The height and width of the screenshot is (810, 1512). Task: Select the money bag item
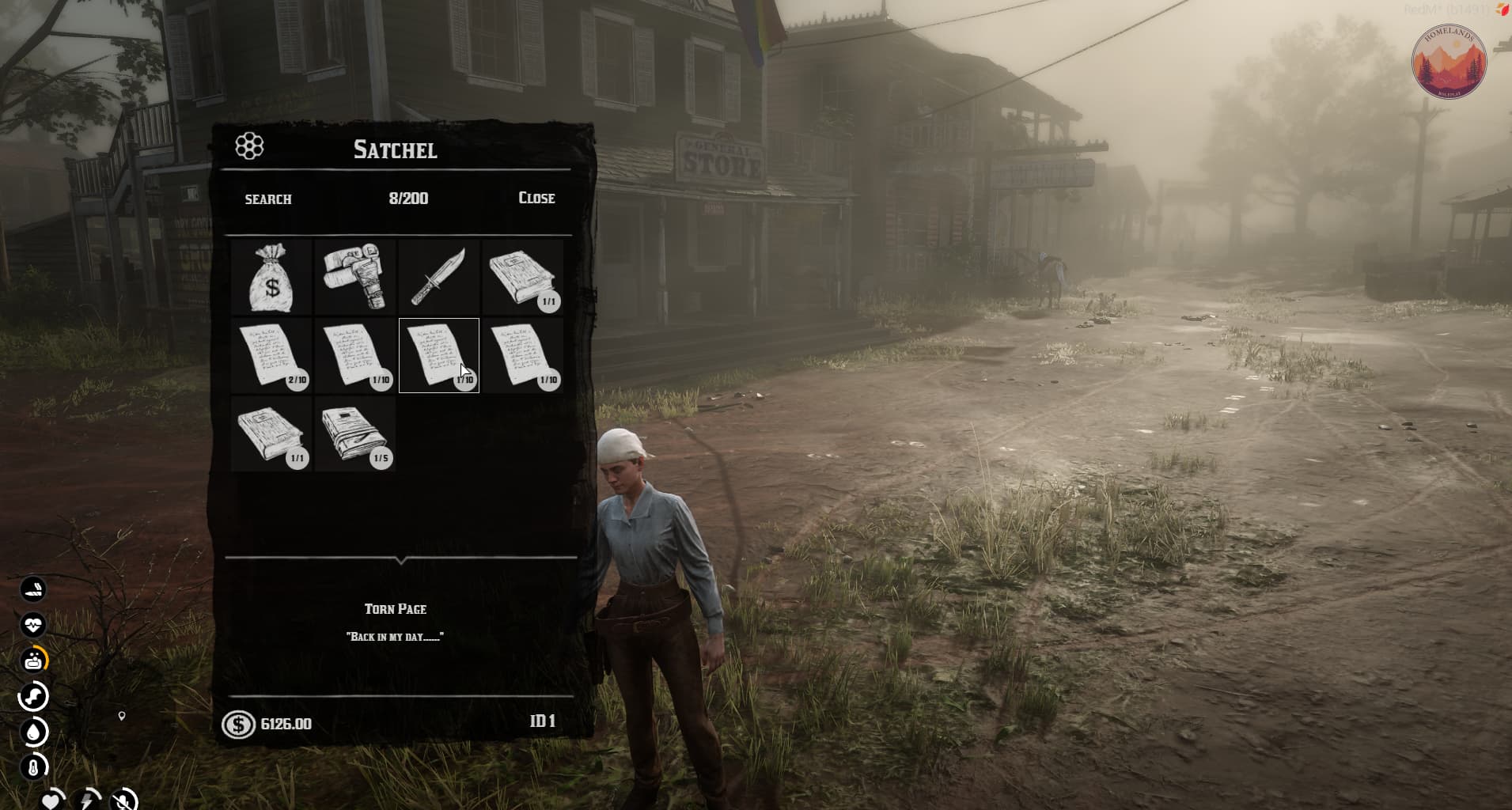coord(271,278)
